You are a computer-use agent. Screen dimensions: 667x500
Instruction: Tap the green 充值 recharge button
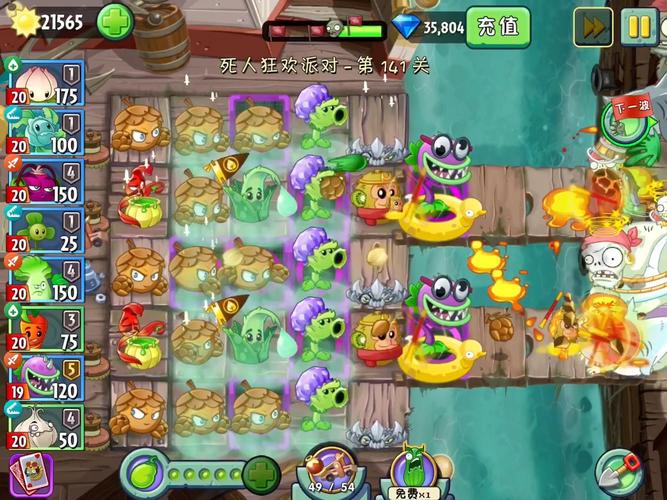[x=498, y=27]
